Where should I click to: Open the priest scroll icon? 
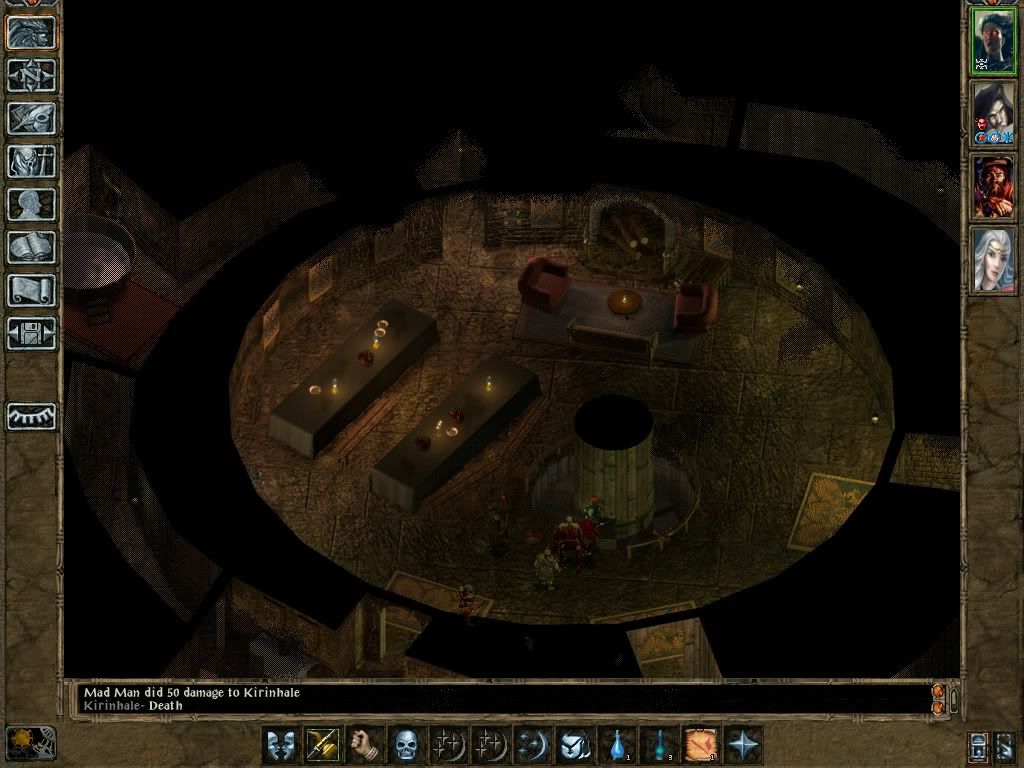pos(32,290)
